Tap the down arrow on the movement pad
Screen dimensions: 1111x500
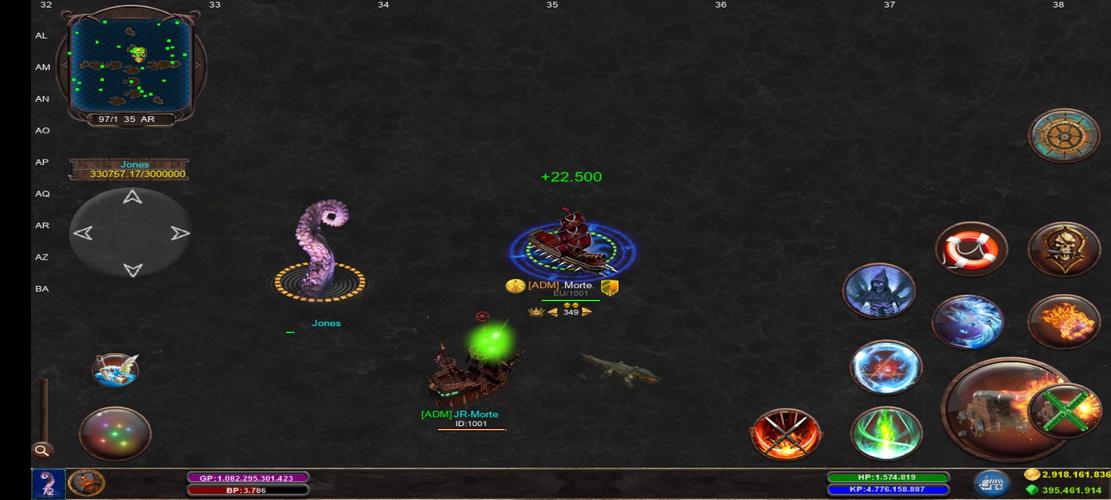click(131, 269)
